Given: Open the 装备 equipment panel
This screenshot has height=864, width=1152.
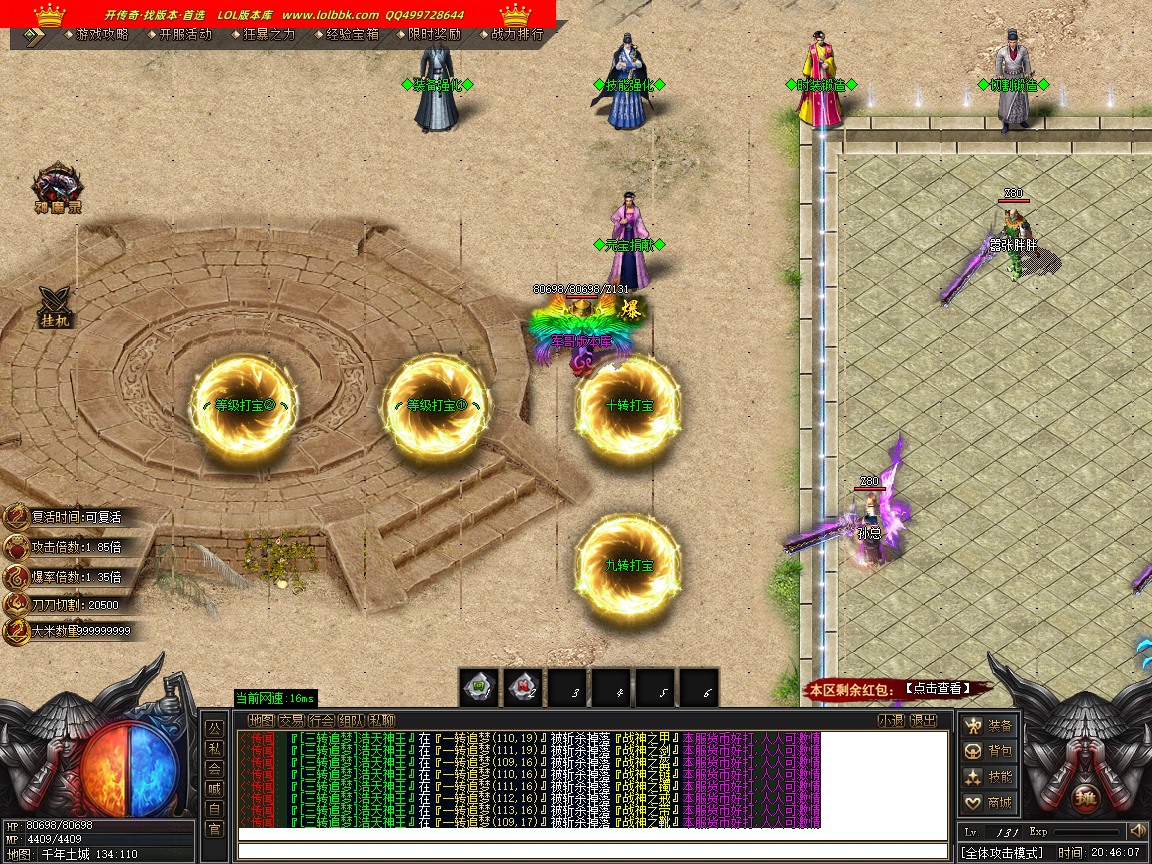Looking at the screenshot, I should click(988, 725).
